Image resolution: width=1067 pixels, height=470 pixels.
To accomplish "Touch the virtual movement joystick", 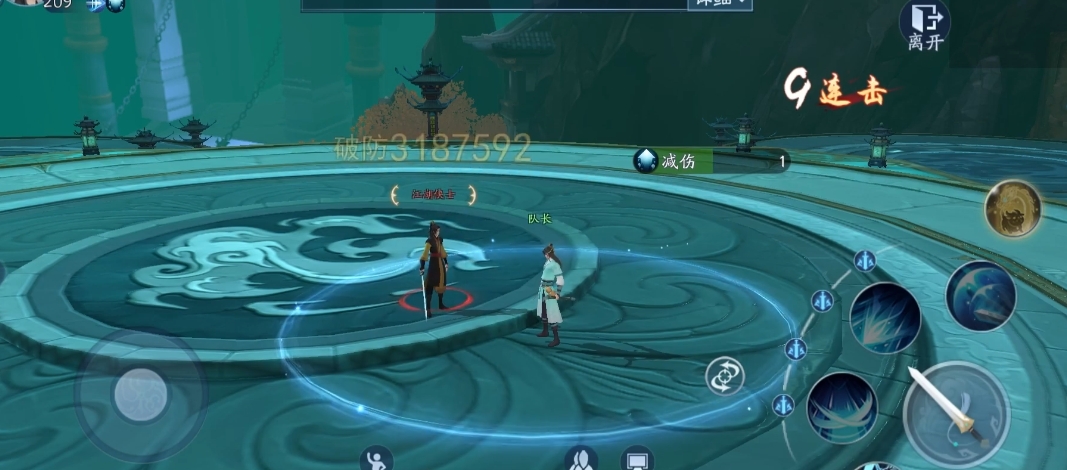I will (140, 394).
